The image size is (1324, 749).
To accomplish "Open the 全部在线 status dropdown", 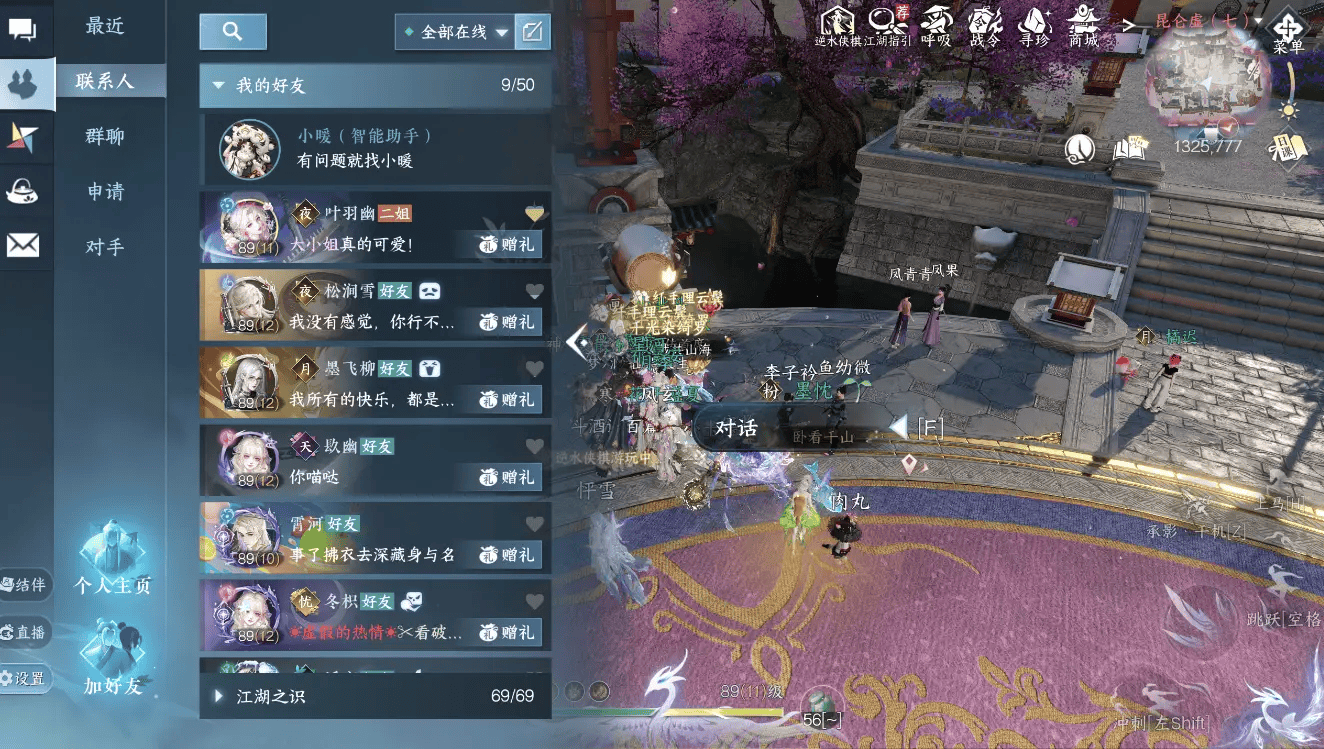I will point(456,32).
